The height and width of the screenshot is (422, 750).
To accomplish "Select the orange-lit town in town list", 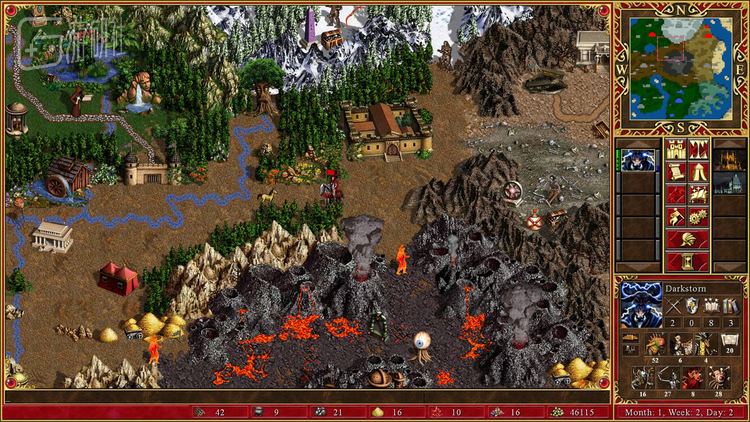I will click(x=730, y=159).
